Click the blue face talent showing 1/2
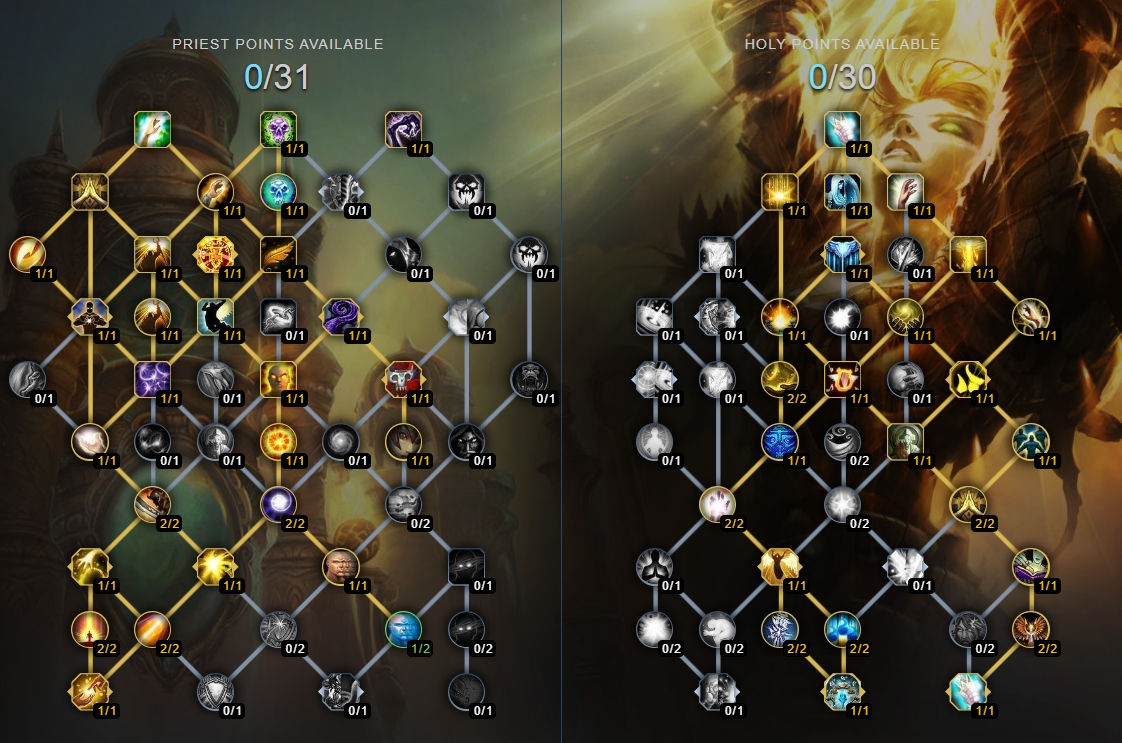 (403, 628)
